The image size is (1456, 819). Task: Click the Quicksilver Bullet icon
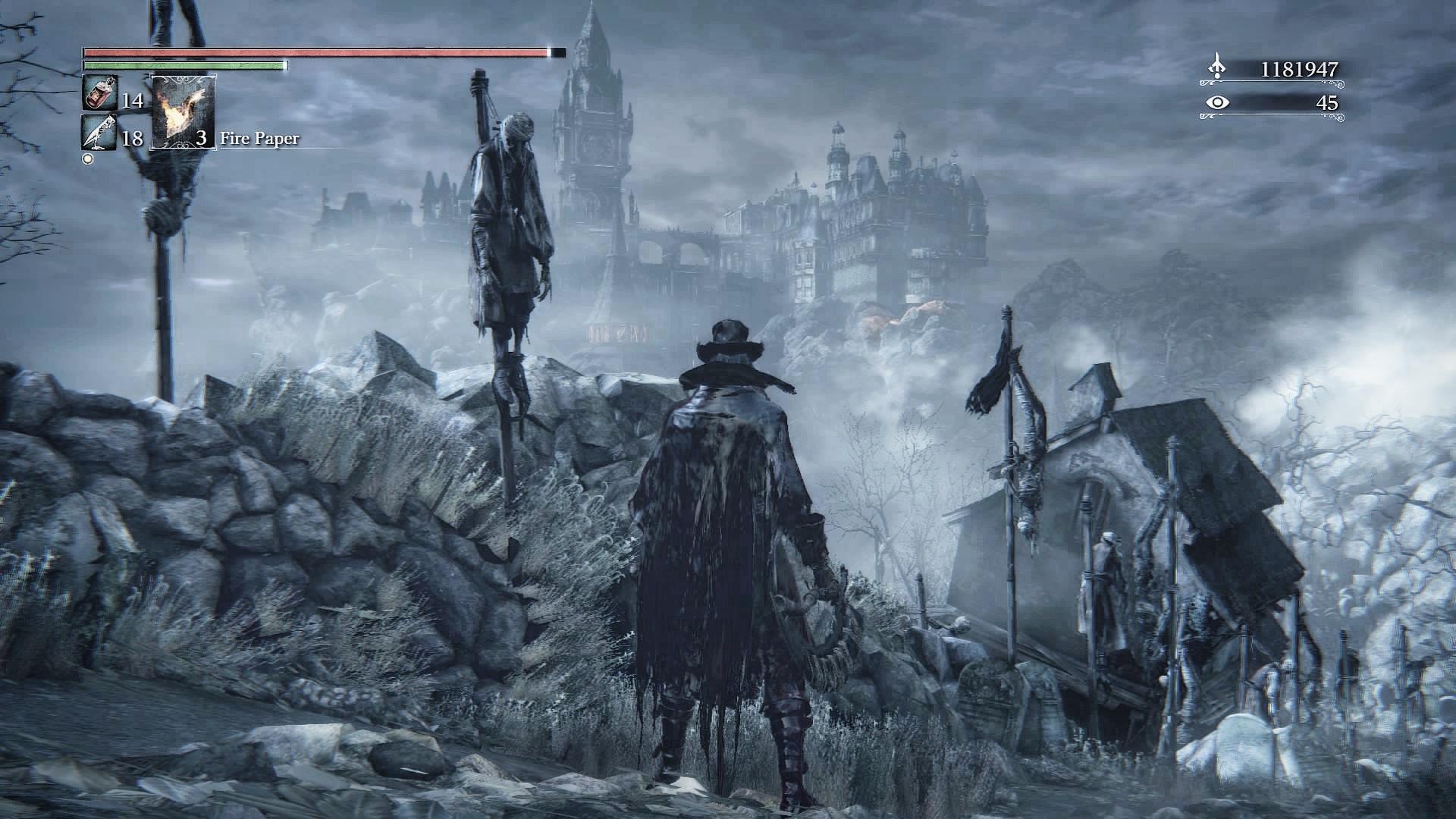pyautogui.click(x=99, y=133)
